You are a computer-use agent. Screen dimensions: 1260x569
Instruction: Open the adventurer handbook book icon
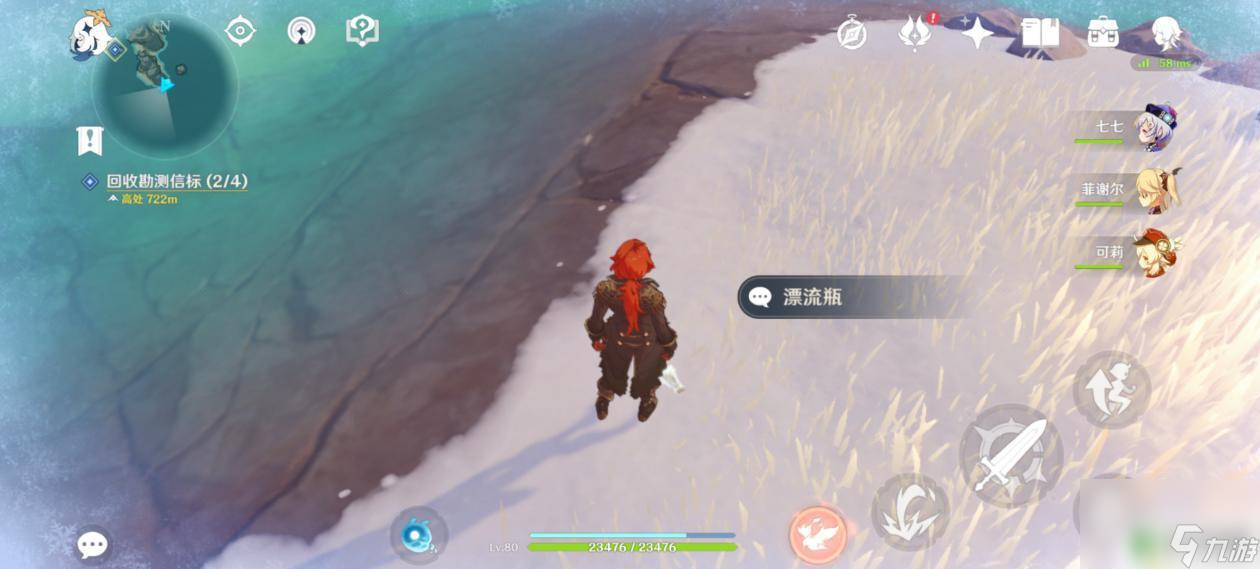pos(1040,33)
